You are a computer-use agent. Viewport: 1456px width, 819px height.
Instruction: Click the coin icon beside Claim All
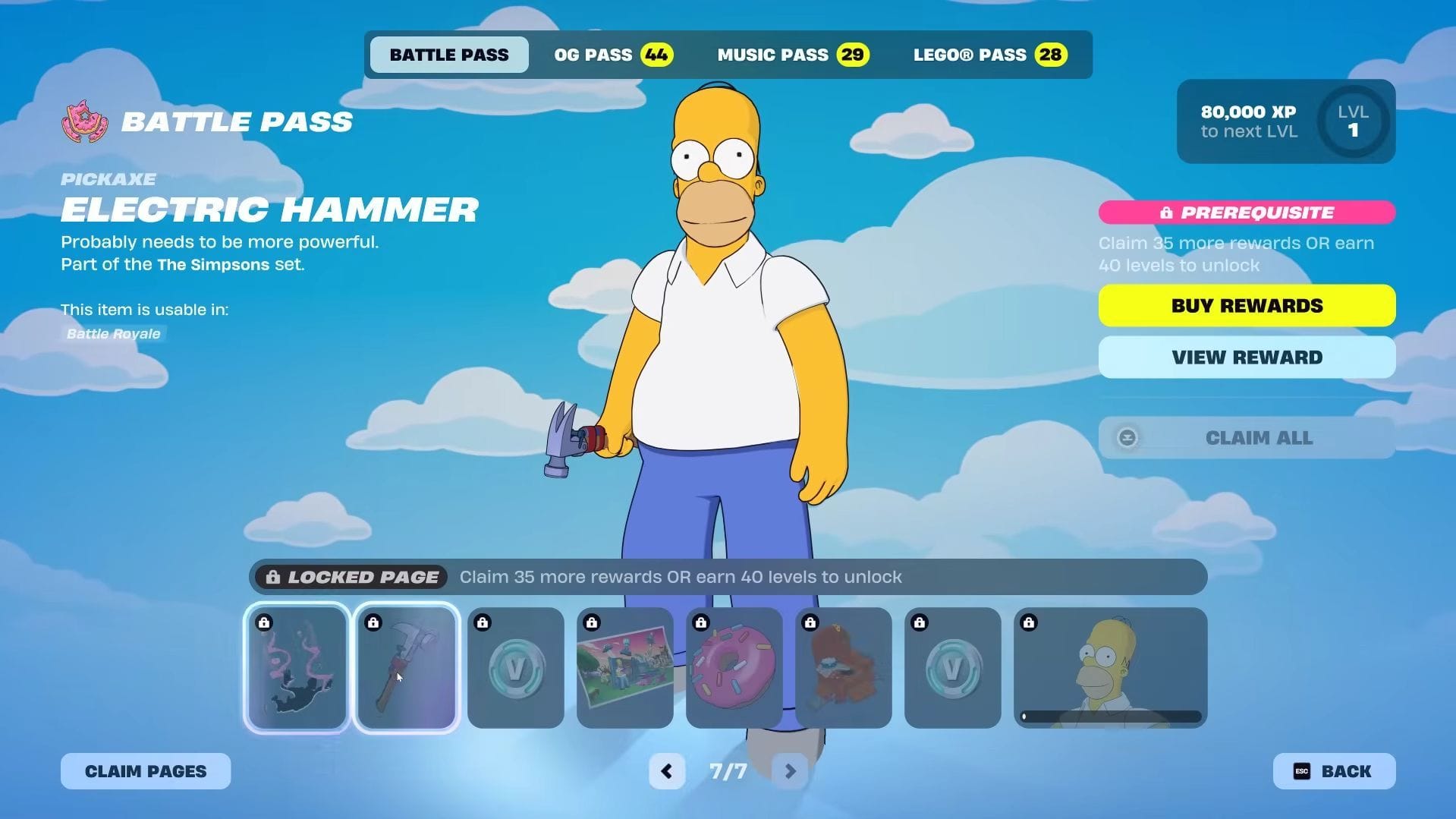point(1128,438)
